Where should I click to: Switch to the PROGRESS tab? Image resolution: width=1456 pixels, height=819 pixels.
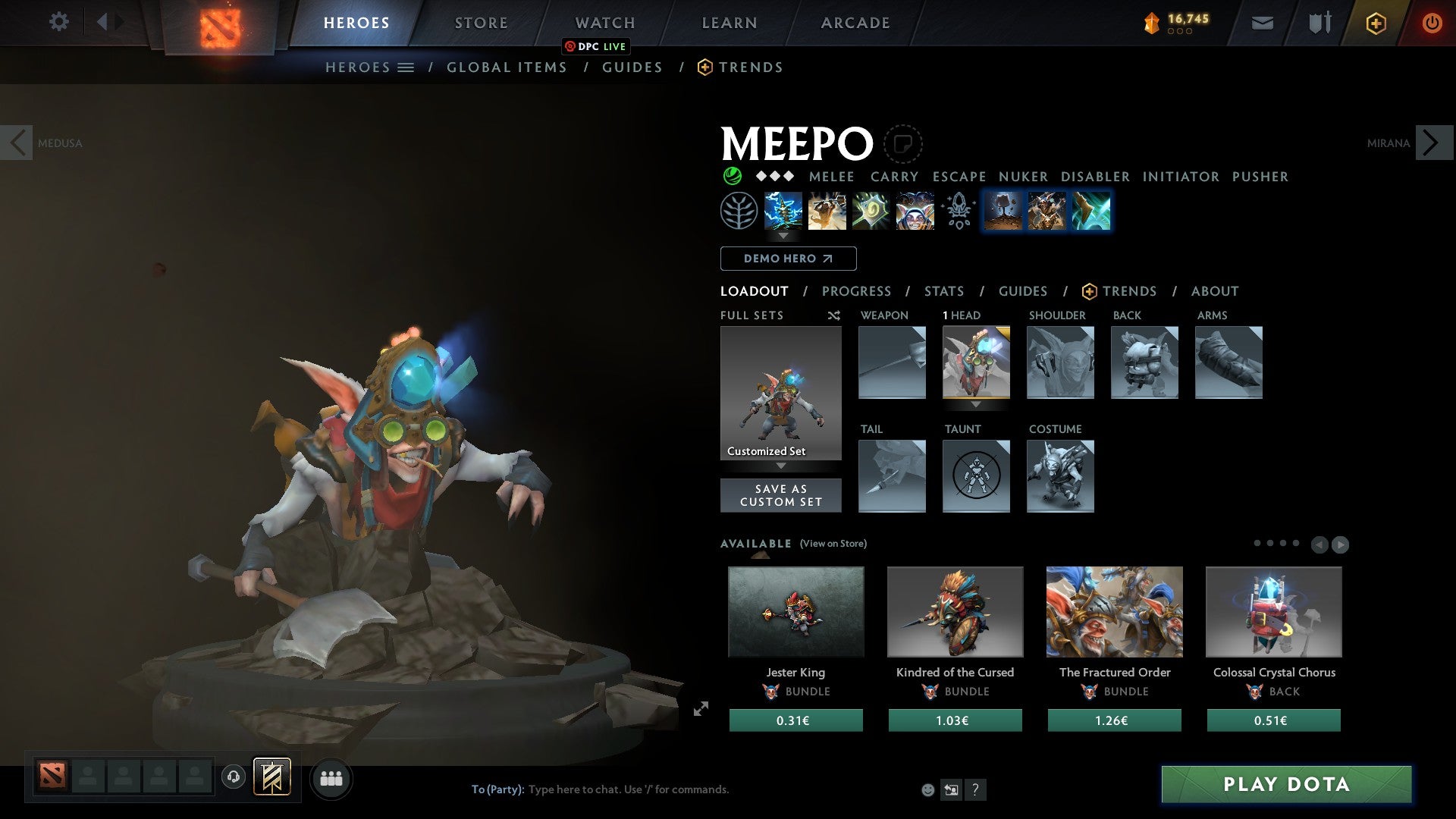(857, 291)
